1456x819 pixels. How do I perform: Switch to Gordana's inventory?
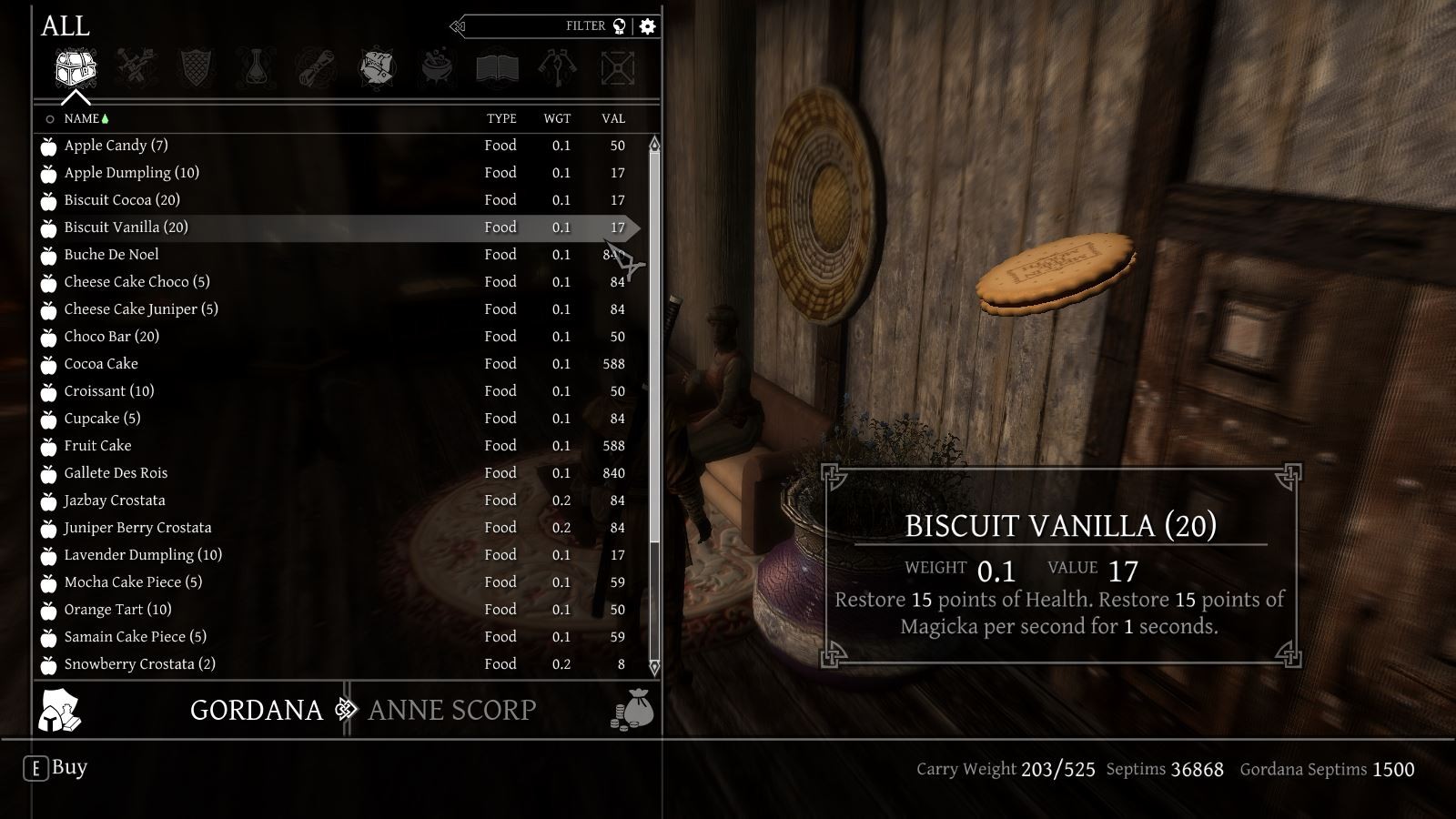(256, 710)
